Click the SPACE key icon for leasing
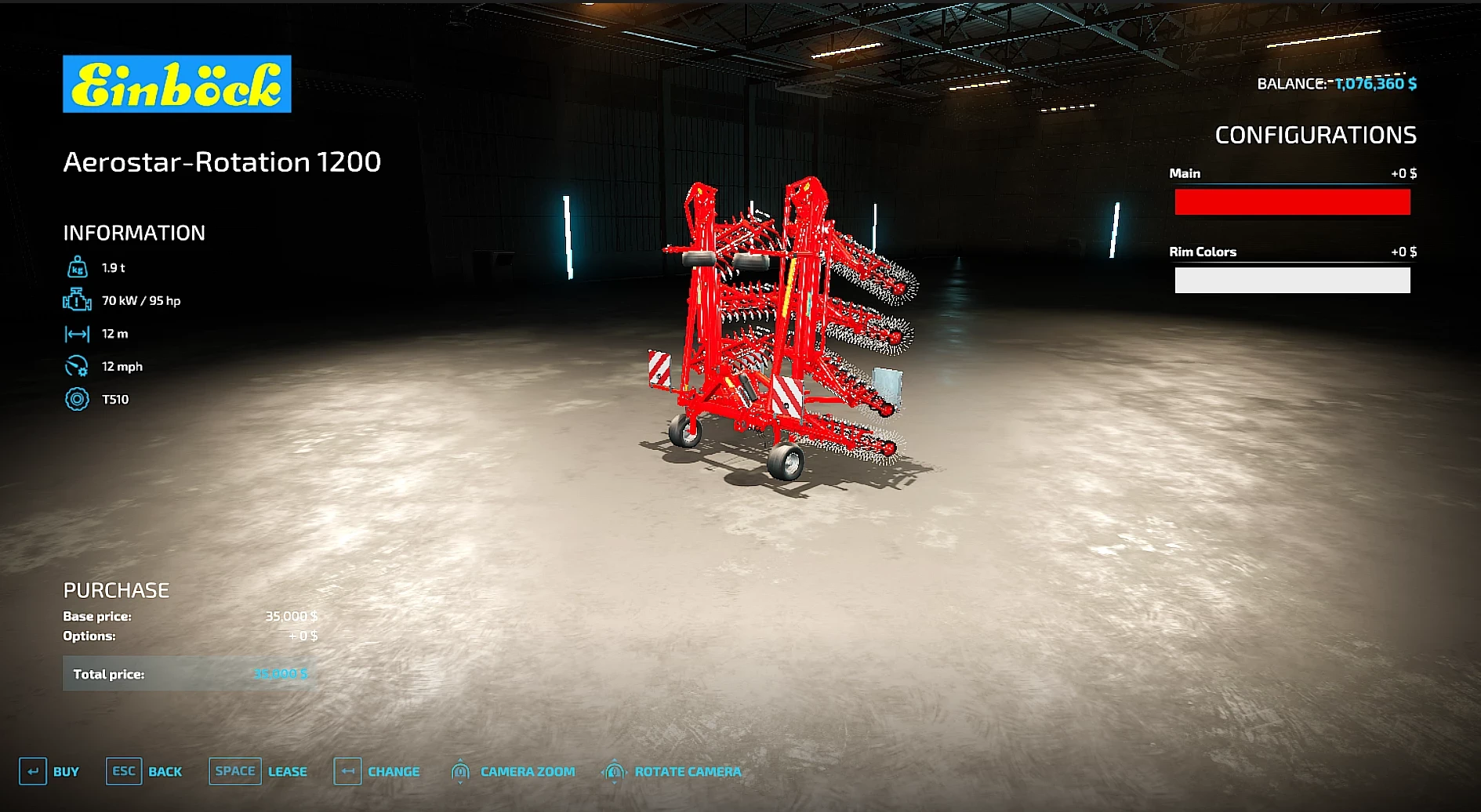Image resolution: width=1481 pixels, height=812 pixels. coord(234,771)
